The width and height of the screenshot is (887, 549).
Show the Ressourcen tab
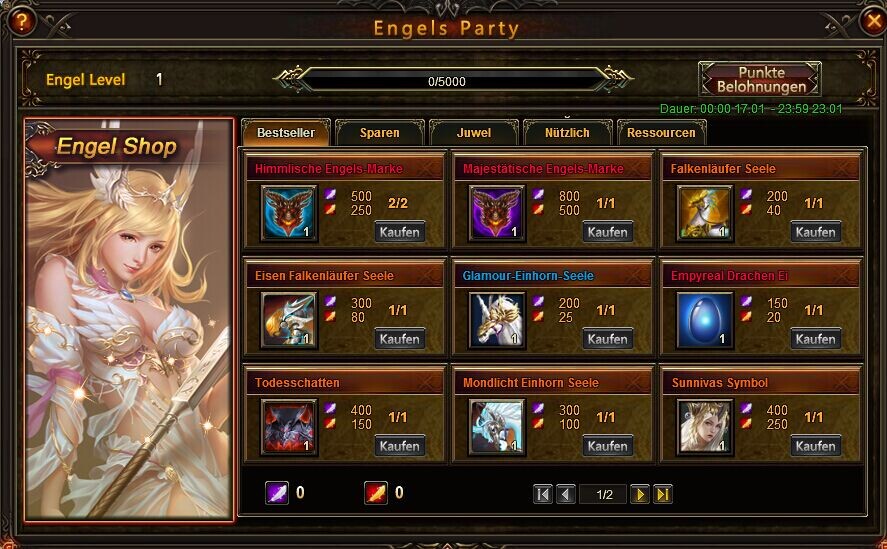tap(661, 133)
